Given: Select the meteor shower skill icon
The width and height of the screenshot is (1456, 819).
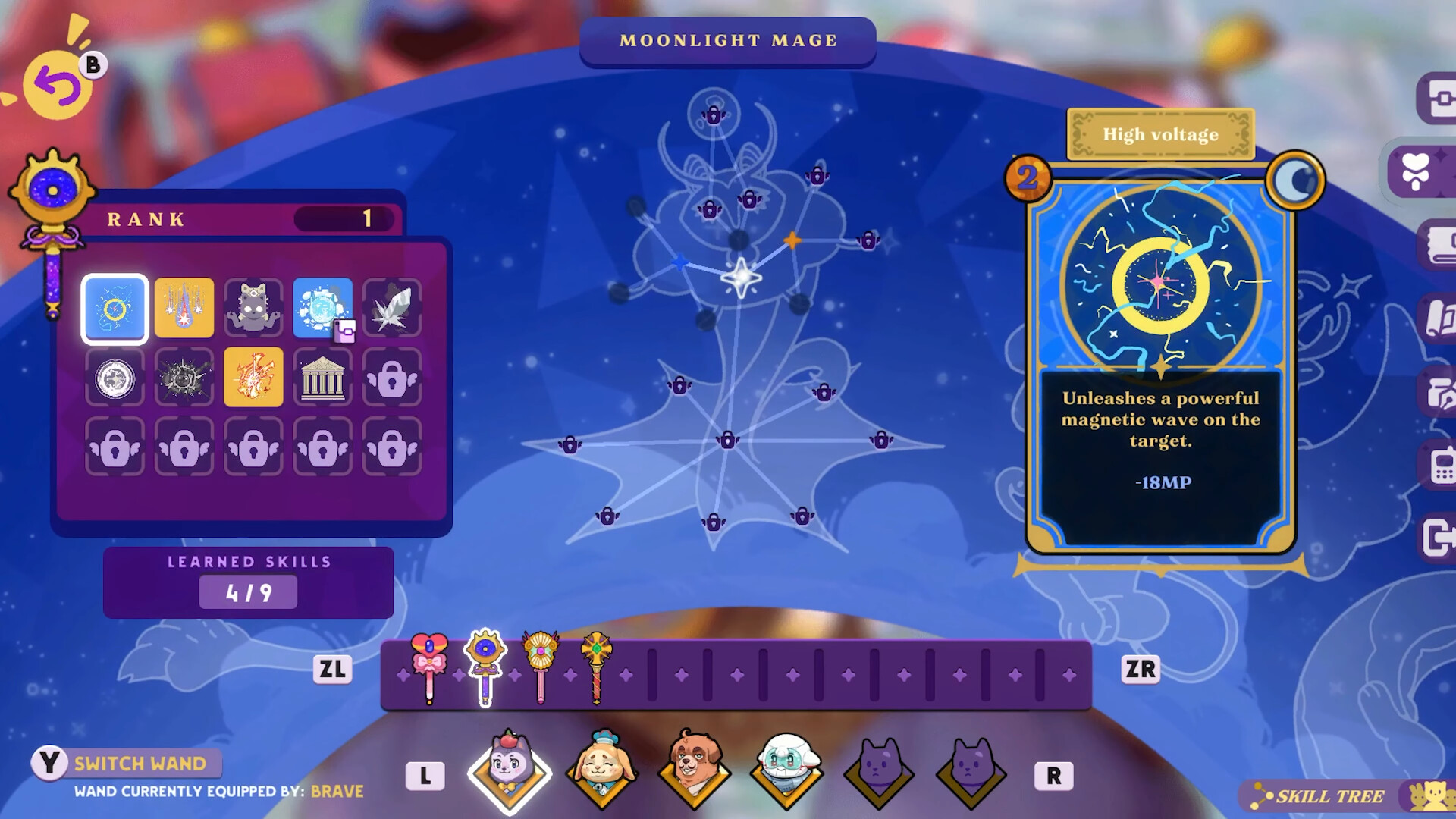Looking at the screenshot, I should coord(184,308).
